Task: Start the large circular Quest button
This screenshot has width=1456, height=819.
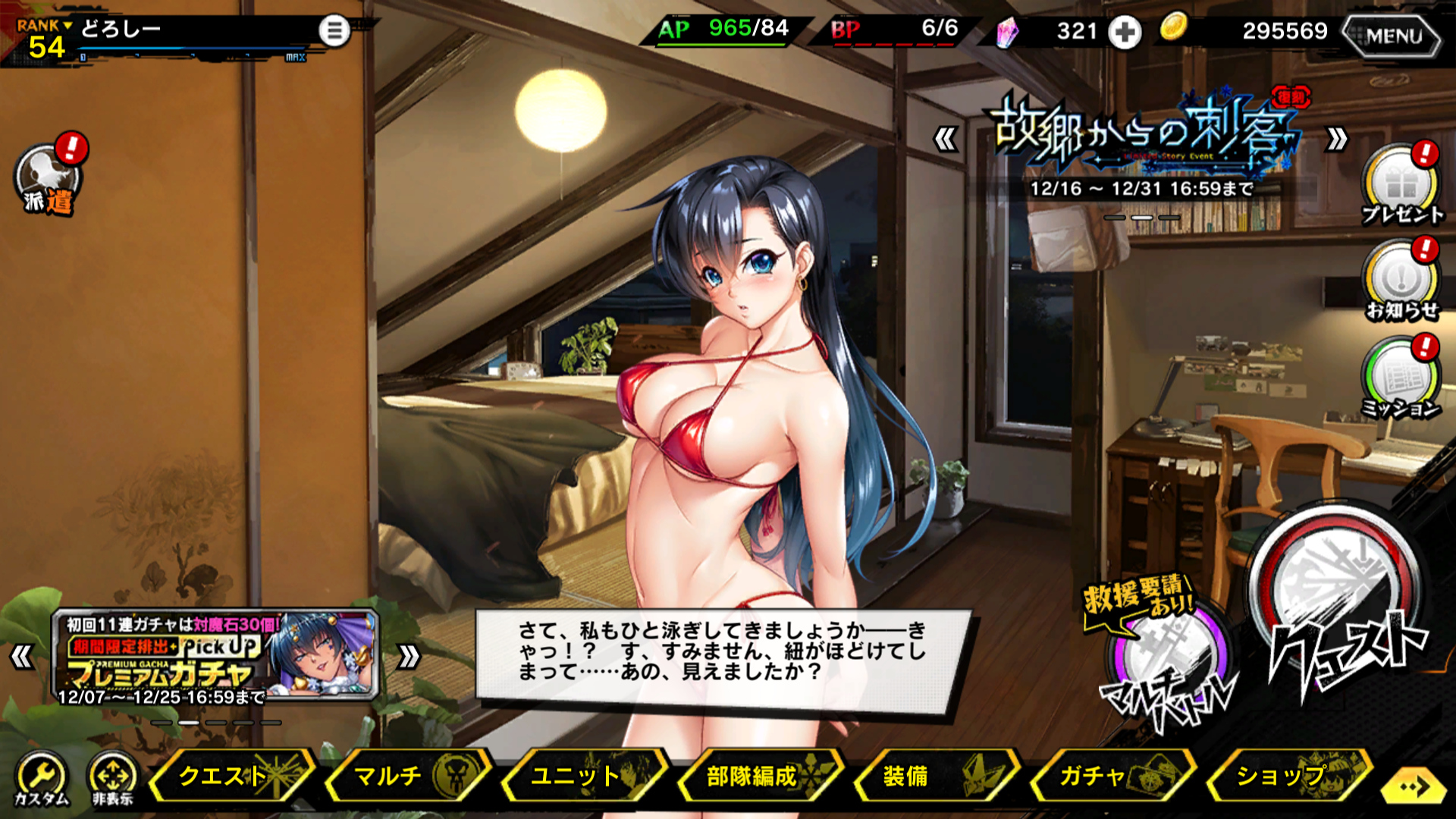Action: point(1338,607)
